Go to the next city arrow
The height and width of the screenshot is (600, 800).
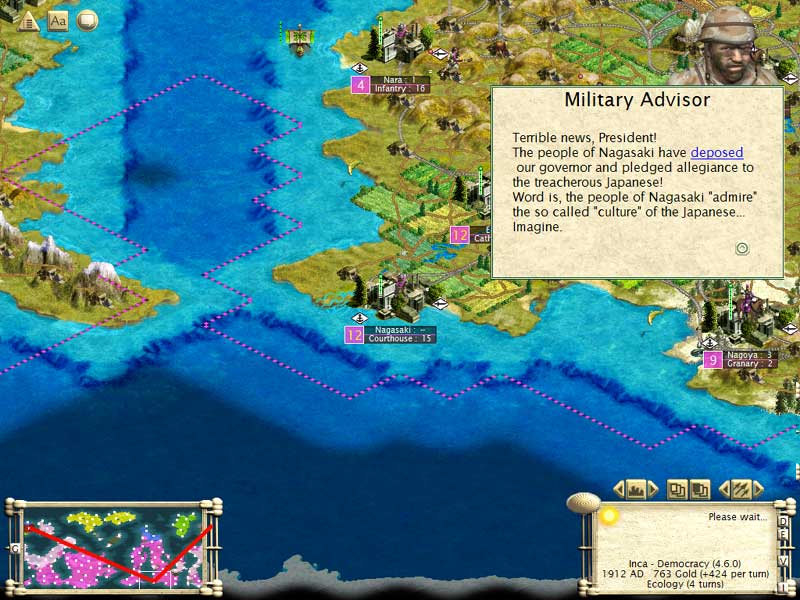click(653, 489)
